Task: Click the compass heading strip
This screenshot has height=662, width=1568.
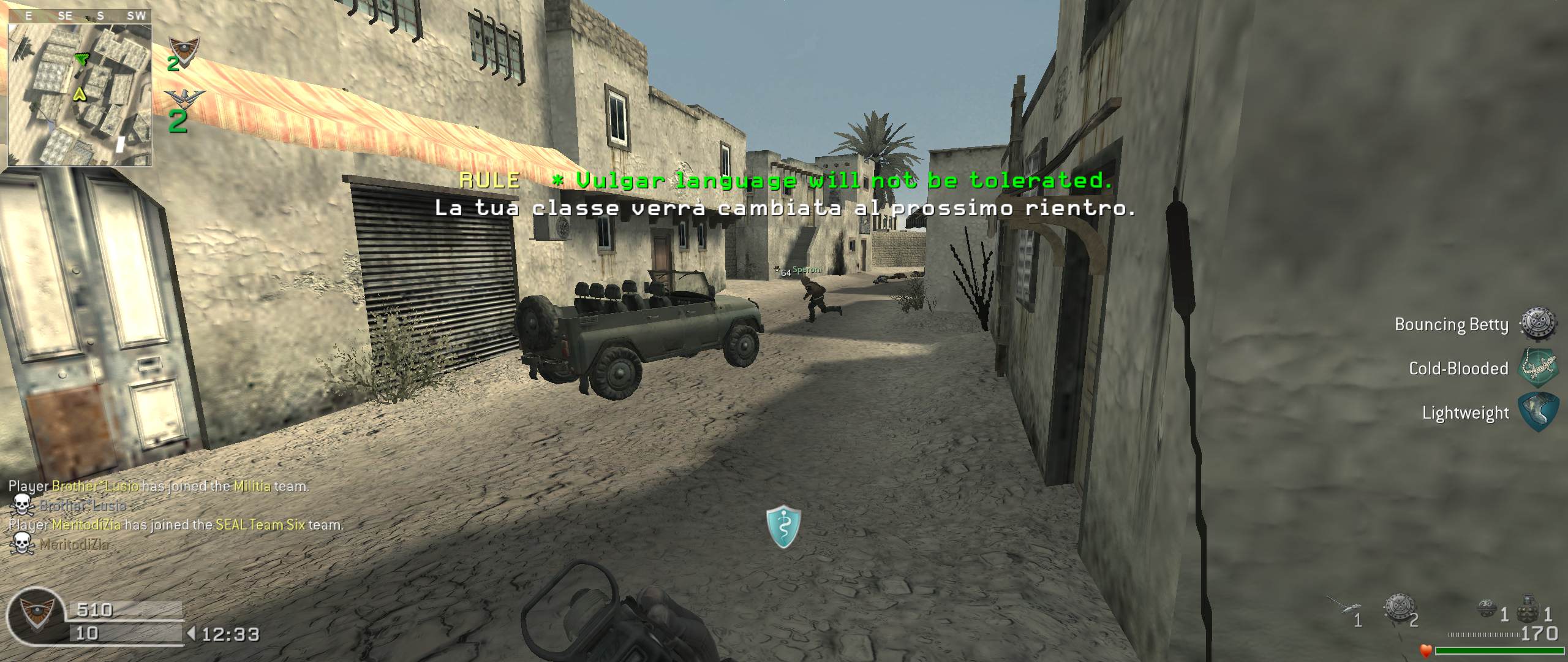Action: pos(80,17)
